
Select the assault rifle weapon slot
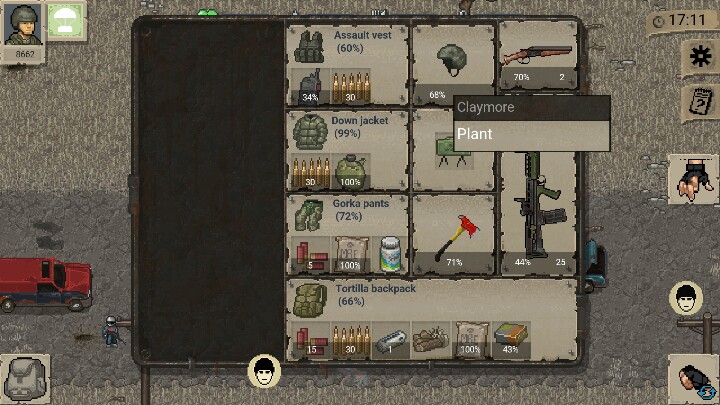click(538, 215)
